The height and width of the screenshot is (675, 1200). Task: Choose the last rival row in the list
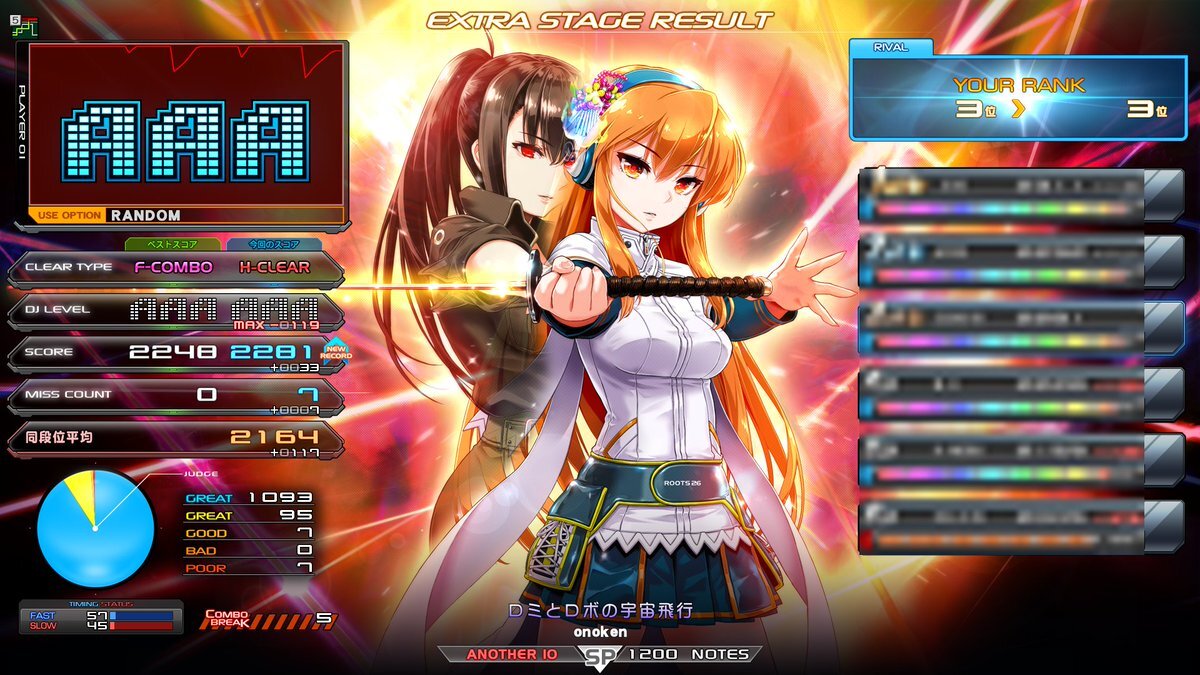(1020, 526)
